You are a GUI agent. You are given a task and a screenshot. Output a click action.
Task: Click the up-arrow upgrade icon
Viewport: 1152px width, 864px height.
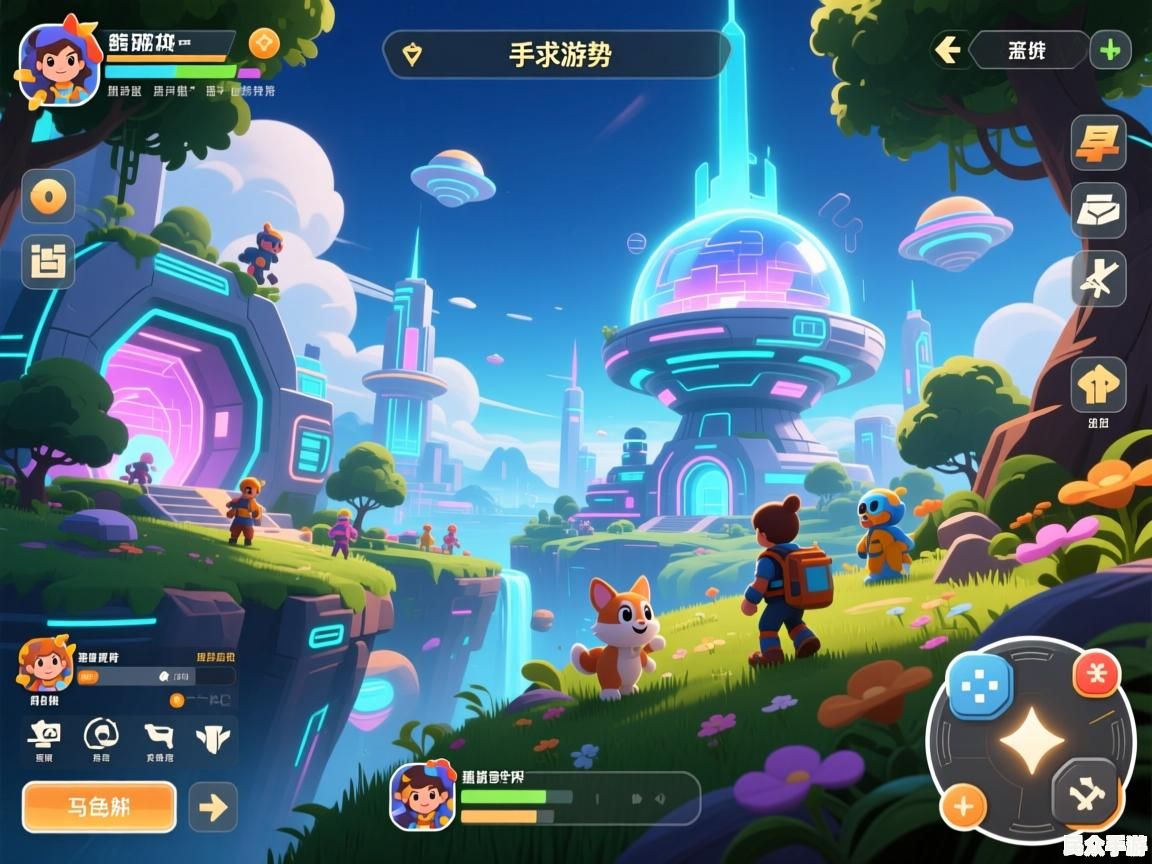click(1098, 385)
